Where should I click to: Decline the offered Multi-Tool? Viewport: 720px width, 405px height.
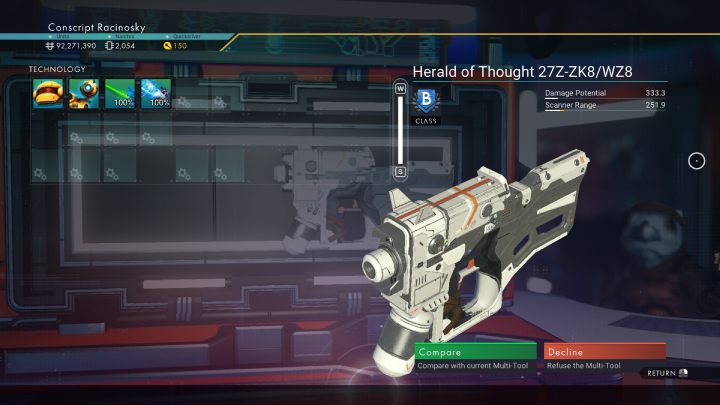604,352
